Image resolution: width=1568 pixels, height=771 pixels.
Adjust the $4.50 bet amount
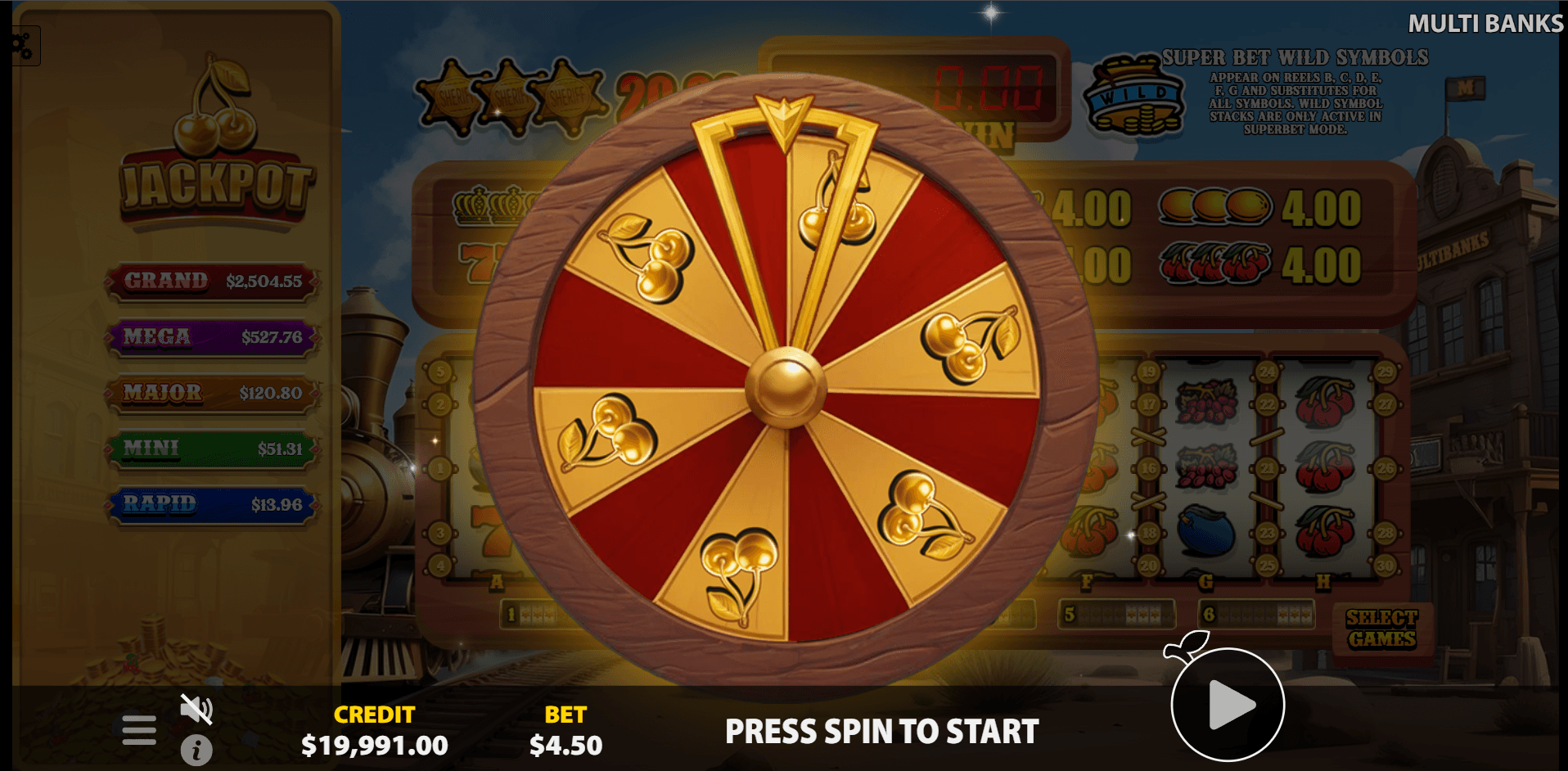tap(565, 745)
